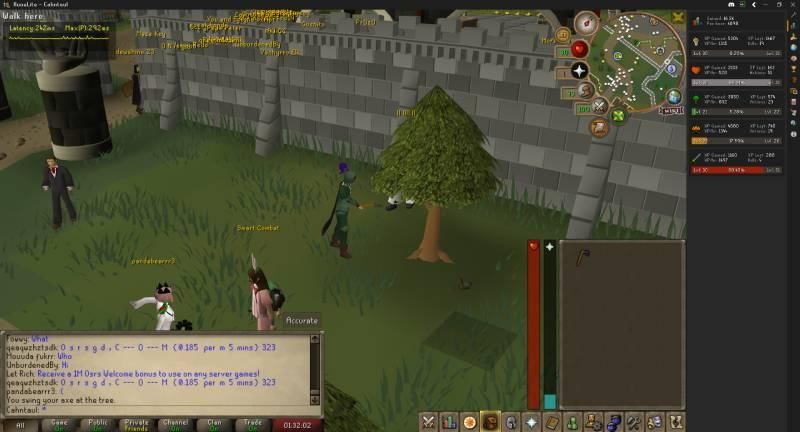Switch to the Skills tab
The height and width of the screenshot is (432, 800).
tap(449, 422)
